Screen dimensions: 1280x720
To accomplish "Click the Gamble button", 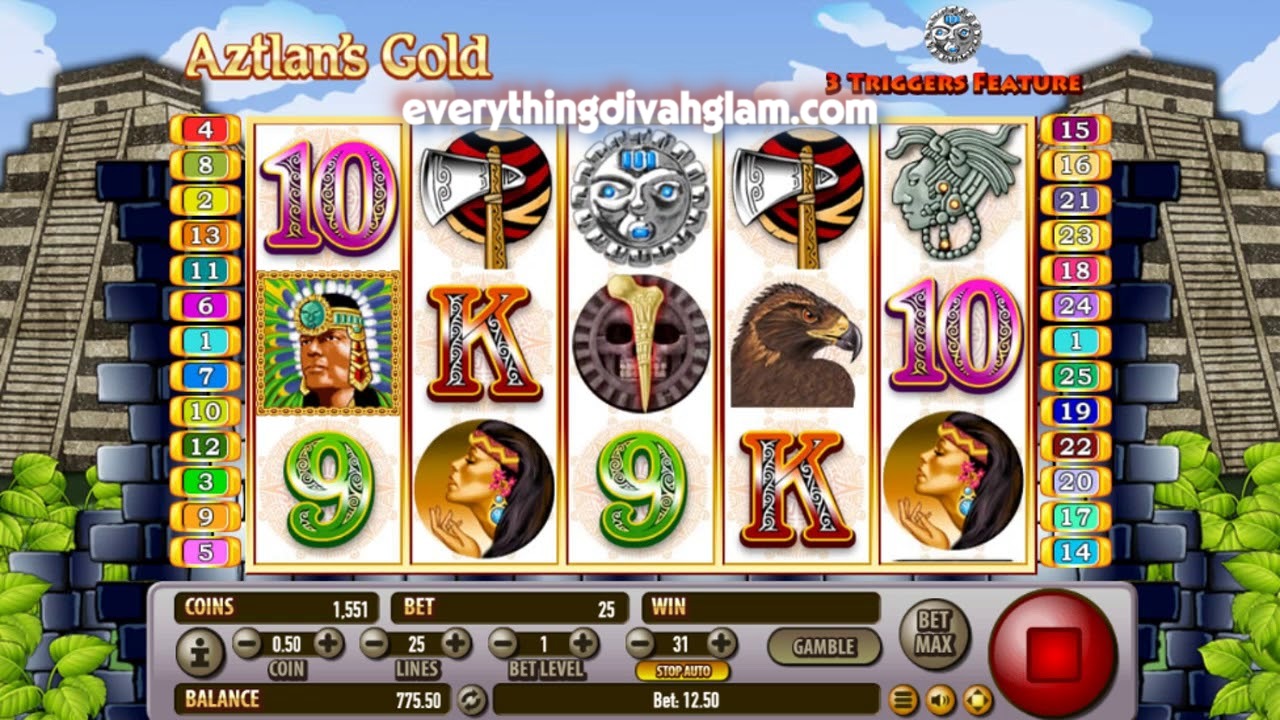I will click(x=824, y=647).
